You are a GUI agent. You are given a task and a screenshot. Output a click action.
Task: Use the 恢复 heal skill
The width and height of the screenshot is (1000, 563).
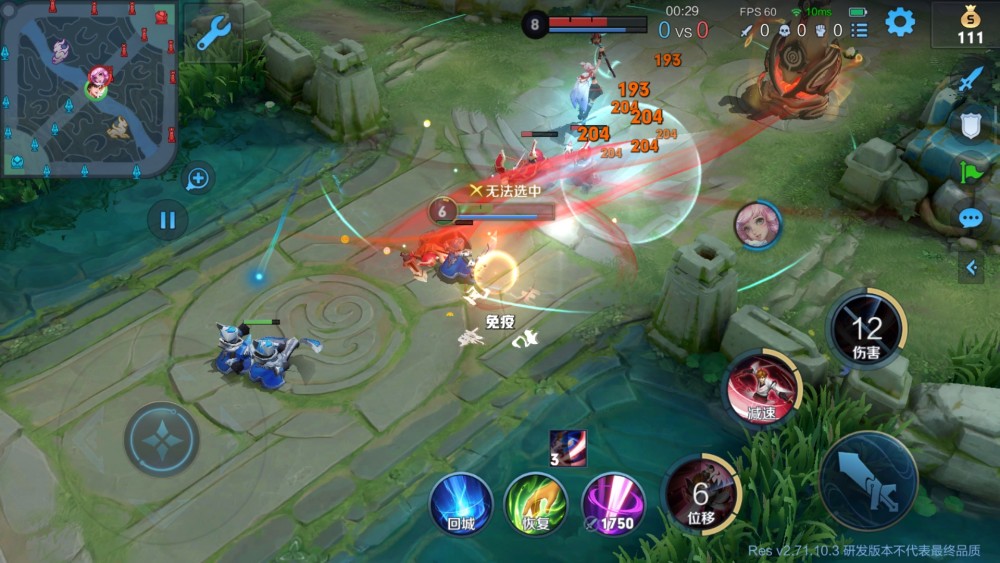(x=535, y=503)
